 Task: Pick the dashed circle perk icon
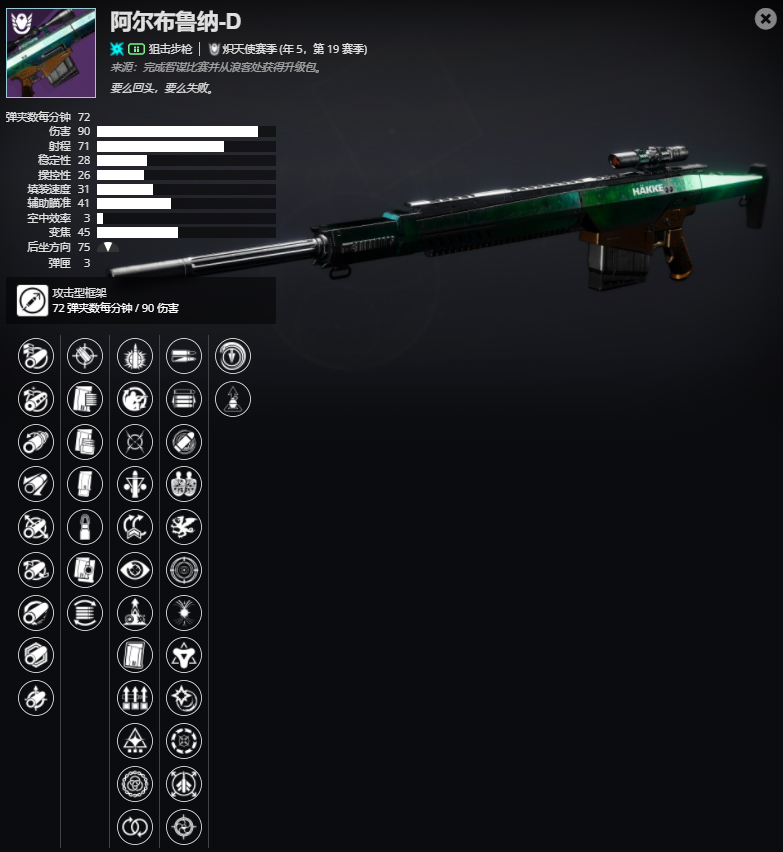[184, 741]
